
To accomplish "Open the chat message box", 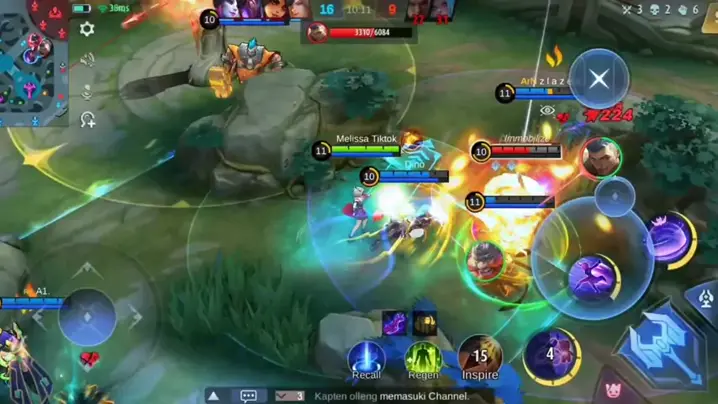I will [x=249, y=396].
